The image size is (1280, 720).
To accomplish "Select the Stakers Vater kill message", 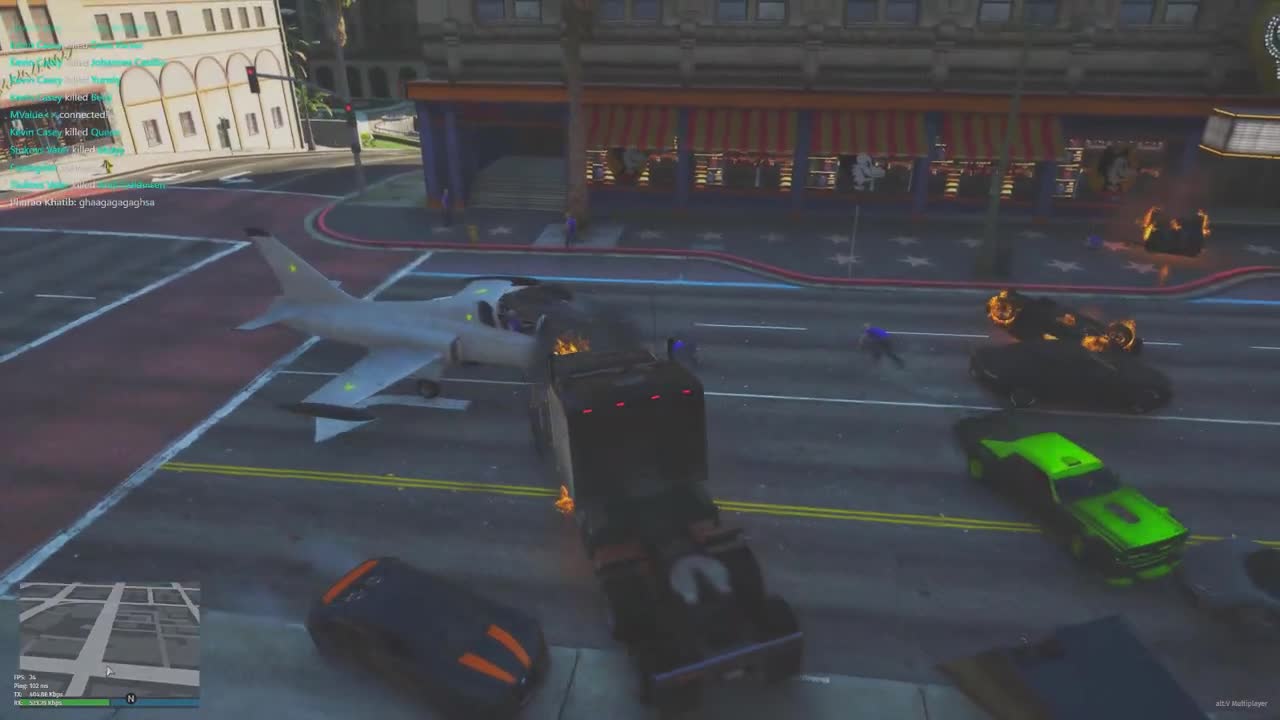I will pos(66,149).
